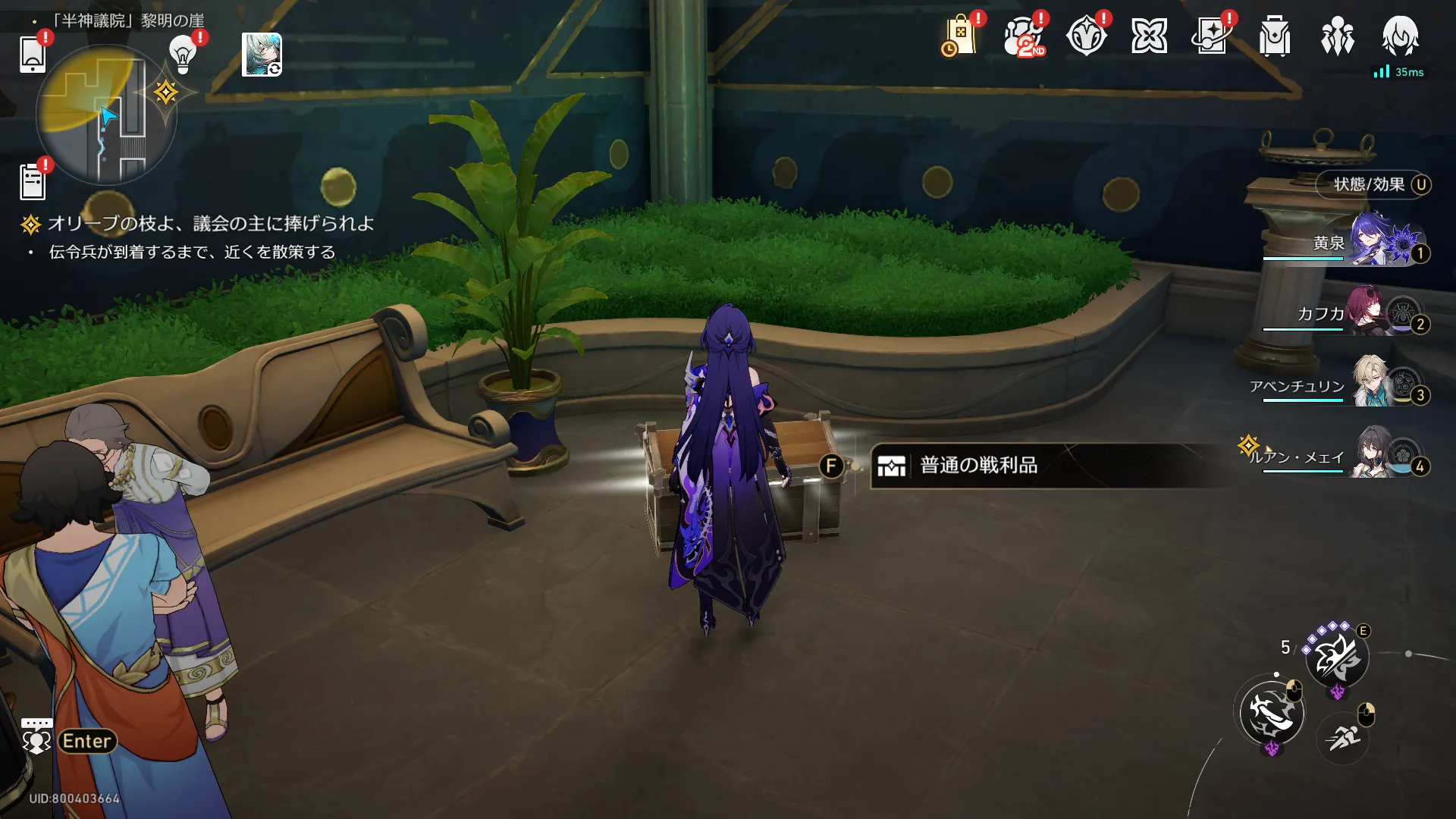The image size is (1456, 819).
Task: Open the team lineup icon
Action: point(1338,36)
